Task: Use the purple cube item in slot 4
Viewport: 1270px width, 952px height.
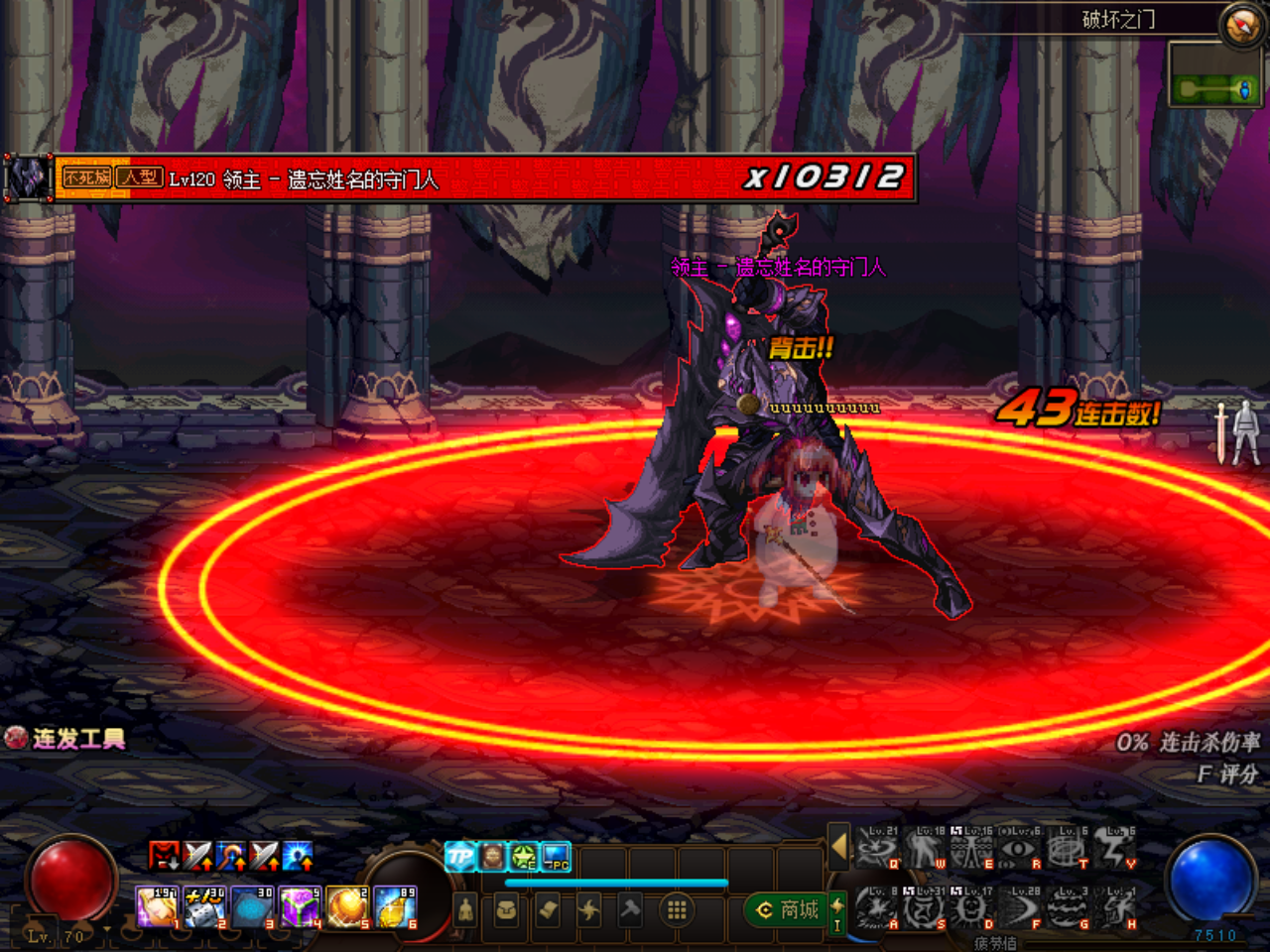Action: tap(300, 907)
